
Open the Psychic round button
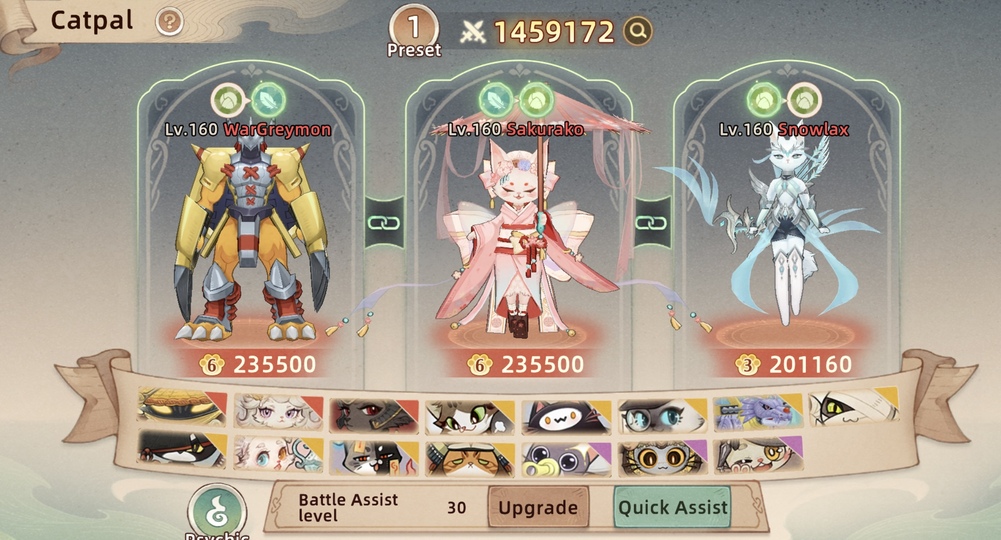[217, 510]
